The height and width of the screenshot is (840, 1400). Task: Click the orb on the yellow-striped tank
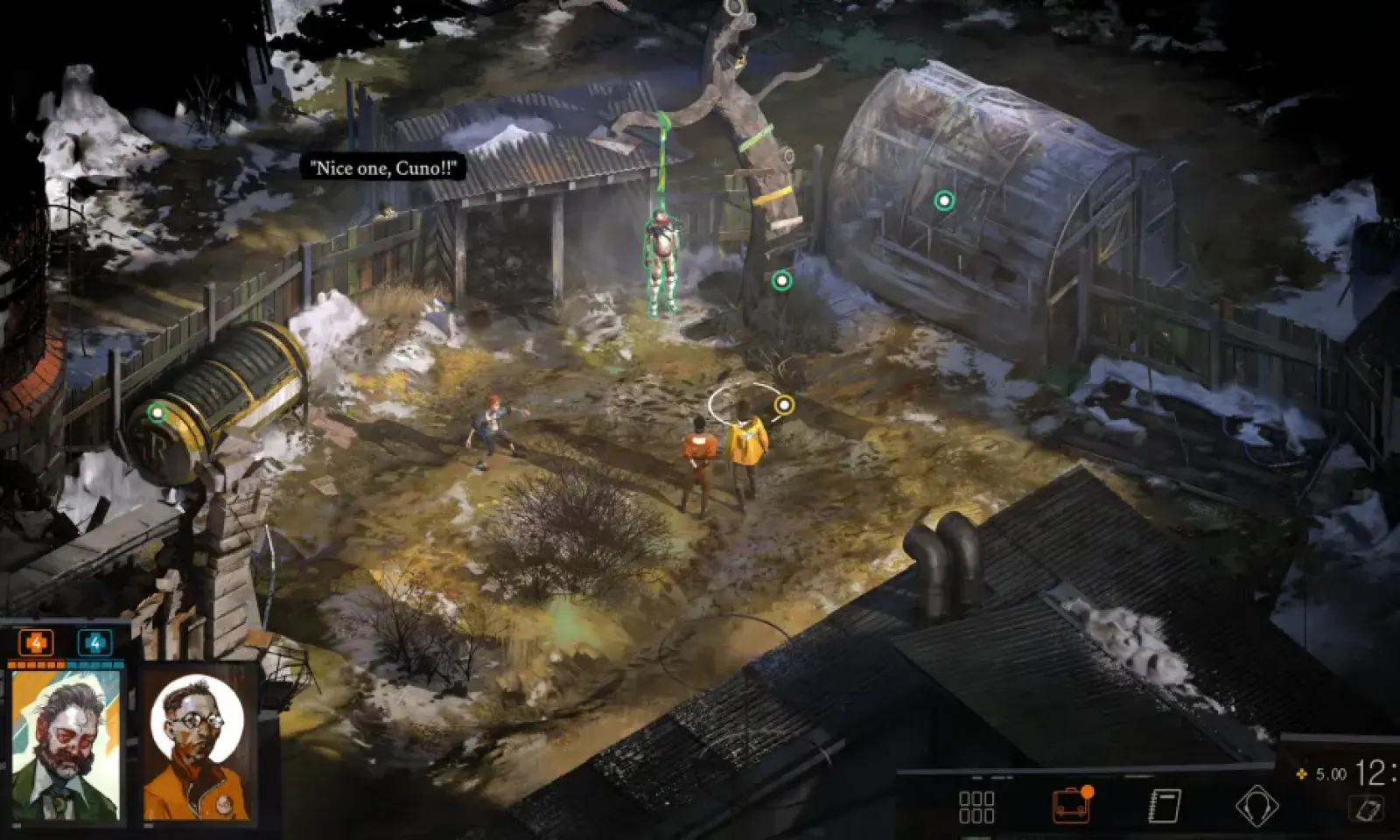[157, 412]
